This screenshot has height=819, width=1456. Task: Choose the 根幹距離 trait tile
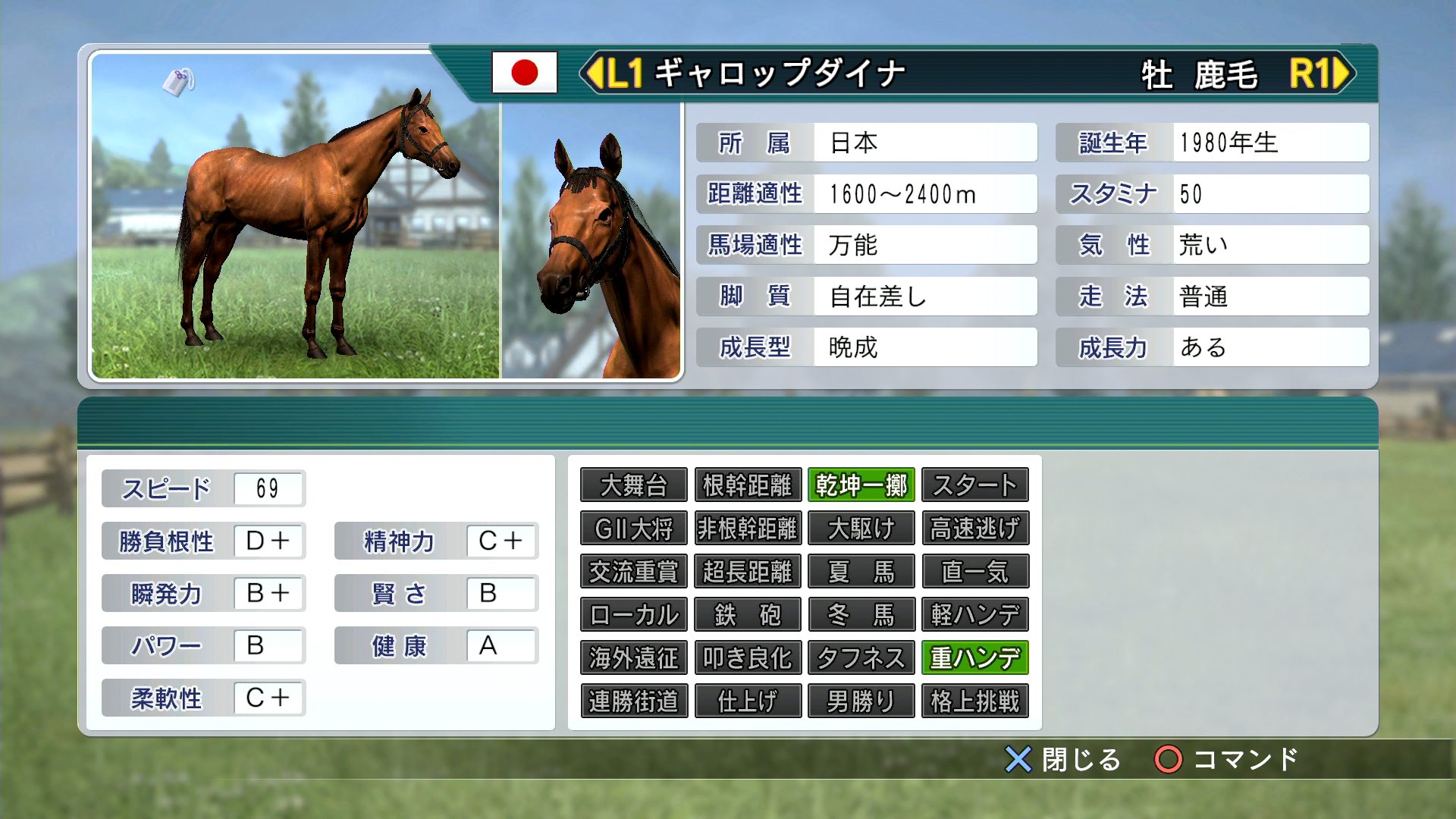(x=748, y=485)
